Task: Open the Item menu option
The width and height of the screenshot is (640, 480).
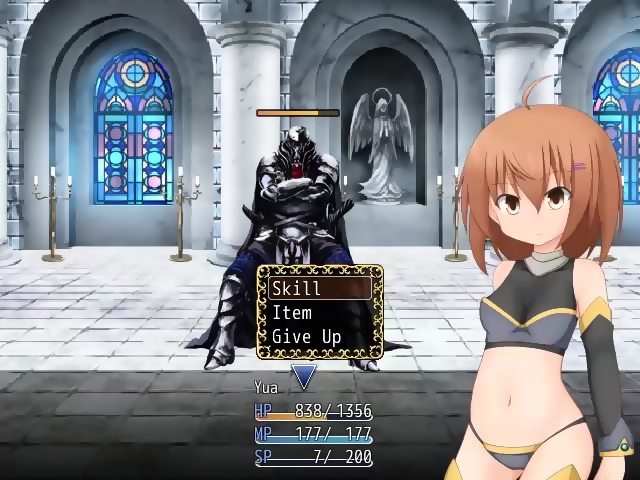Action: click(319, 312)
